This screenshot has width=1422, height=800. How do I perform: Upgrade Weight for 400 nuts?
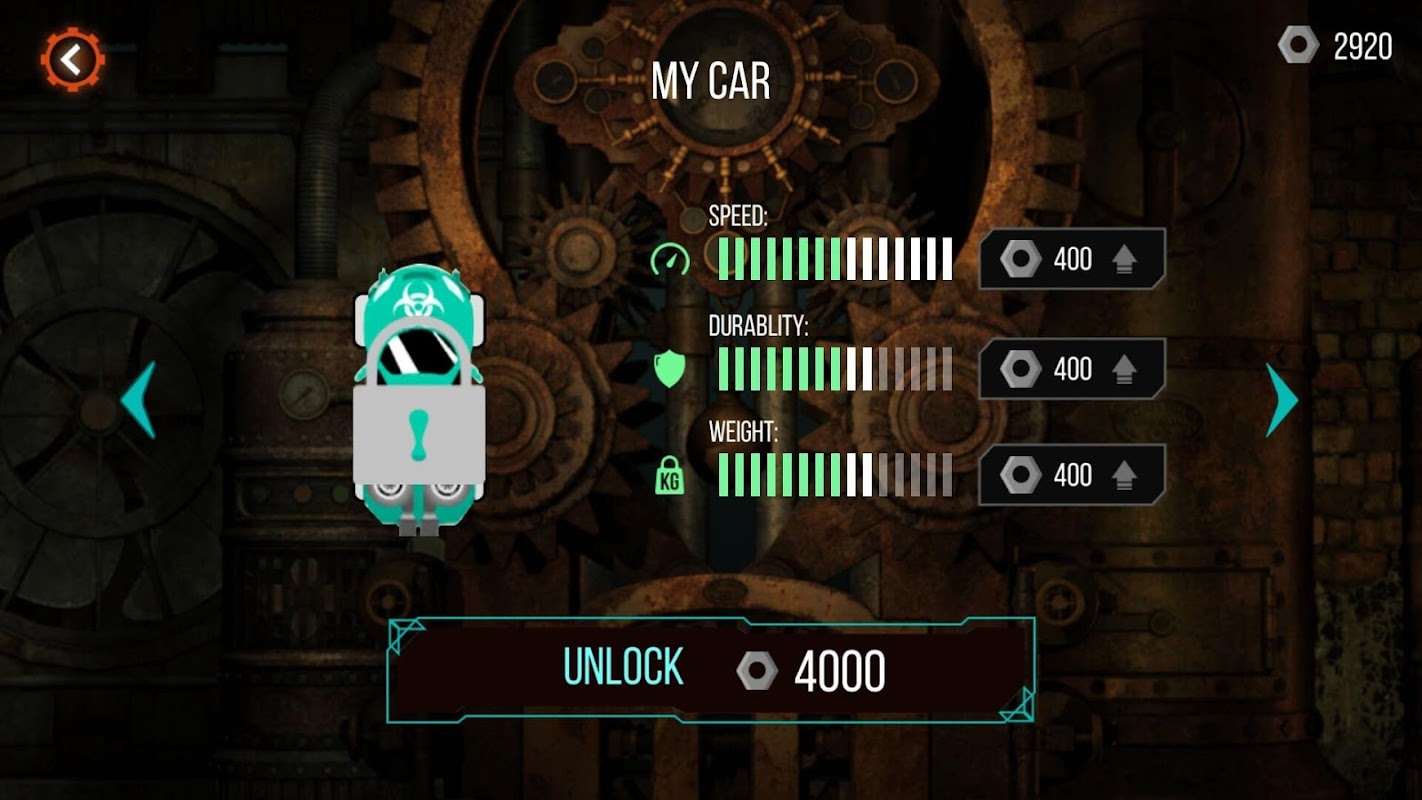1071,475
